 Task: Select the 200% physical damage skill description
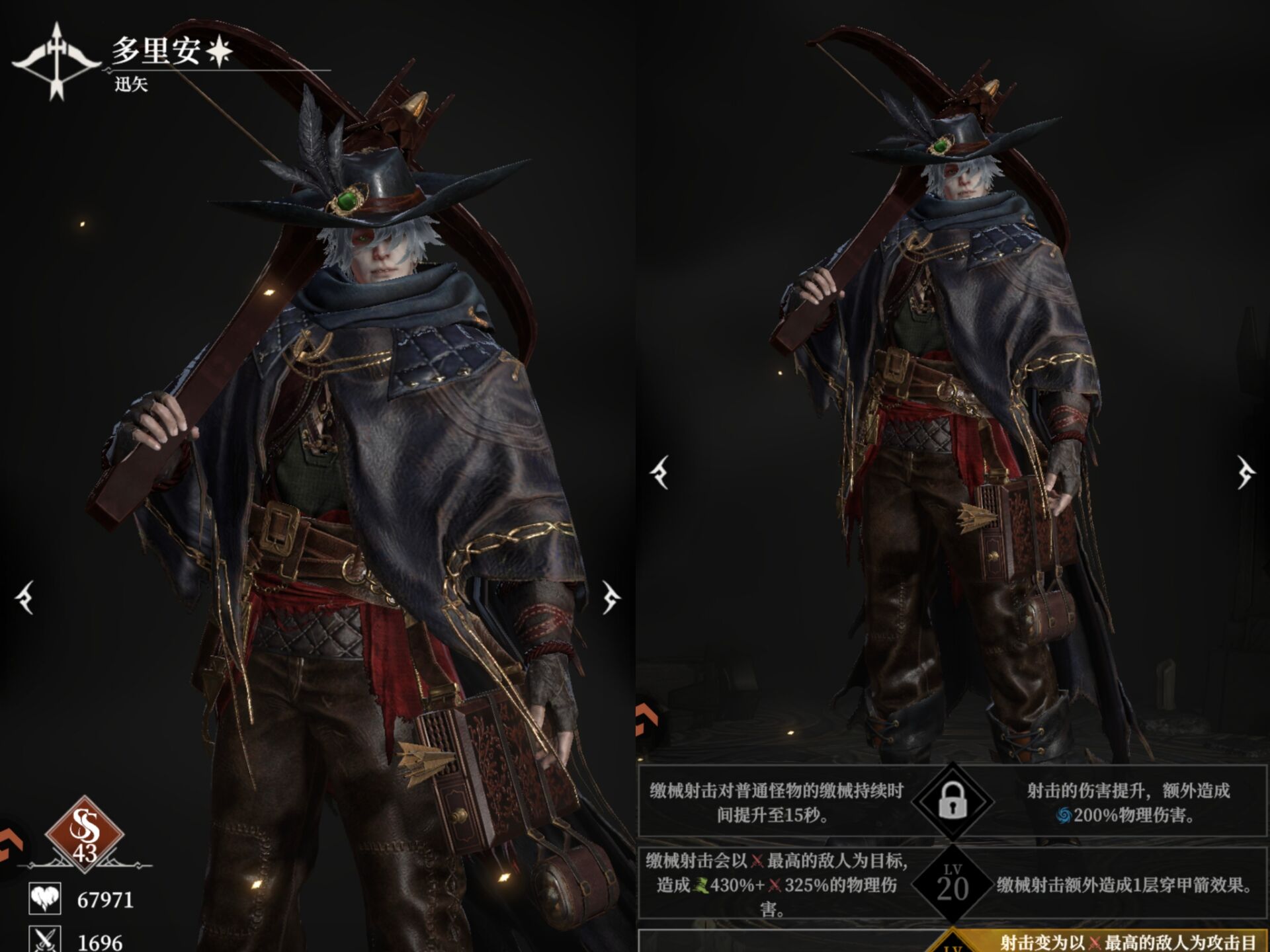(x=1128, y=803)
